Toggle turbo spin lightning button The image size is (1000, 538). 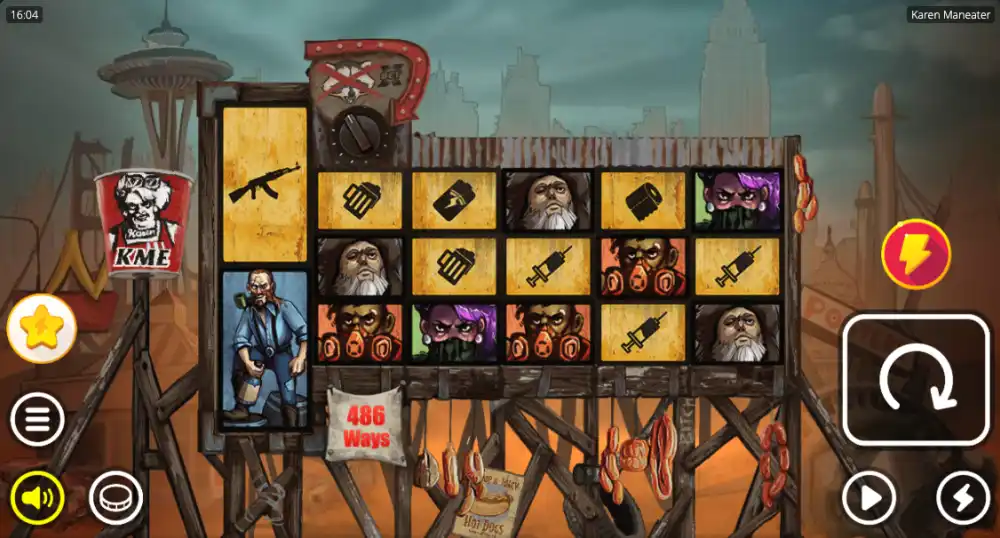coord(962,497)
